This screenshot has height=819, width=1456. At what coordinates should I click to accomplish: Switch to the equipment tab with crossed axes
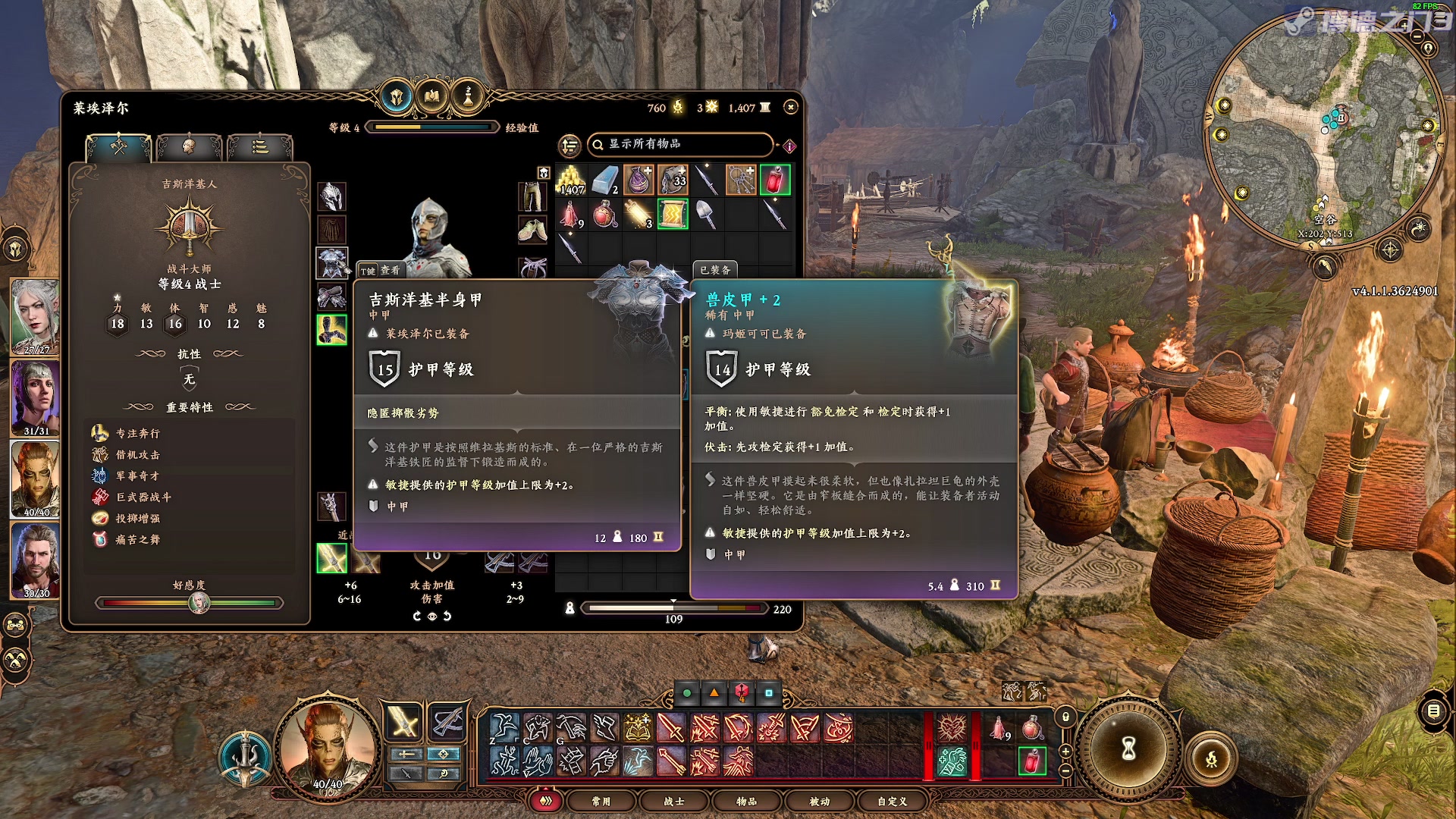(119, 146)
